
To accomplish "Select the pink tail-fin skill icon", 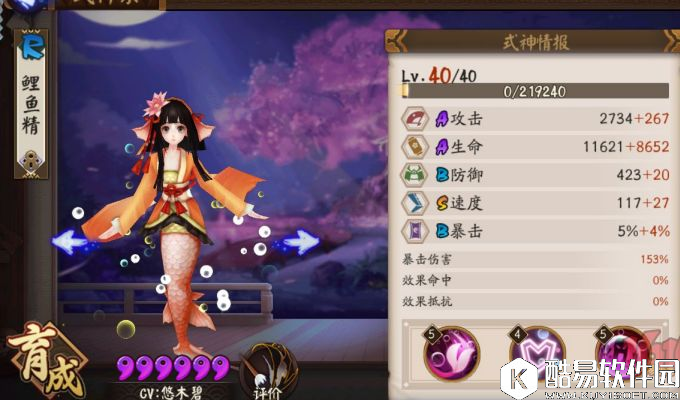I will coord(451,354).
